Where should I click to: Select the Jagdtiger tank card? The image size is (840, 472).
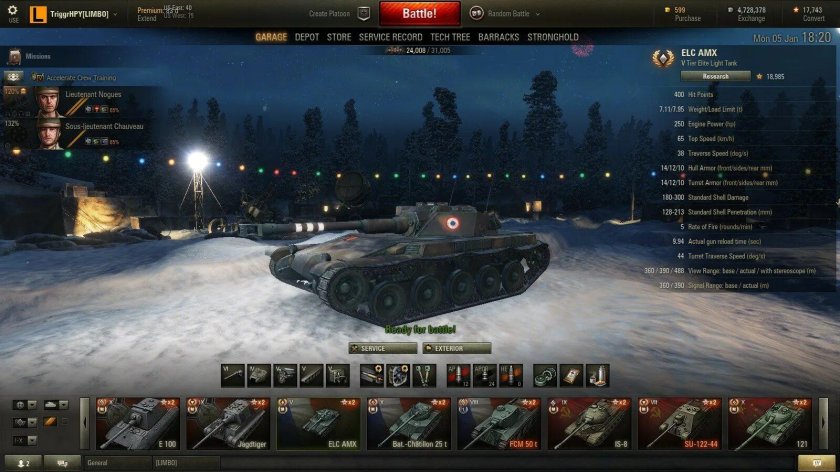point(227,423)
